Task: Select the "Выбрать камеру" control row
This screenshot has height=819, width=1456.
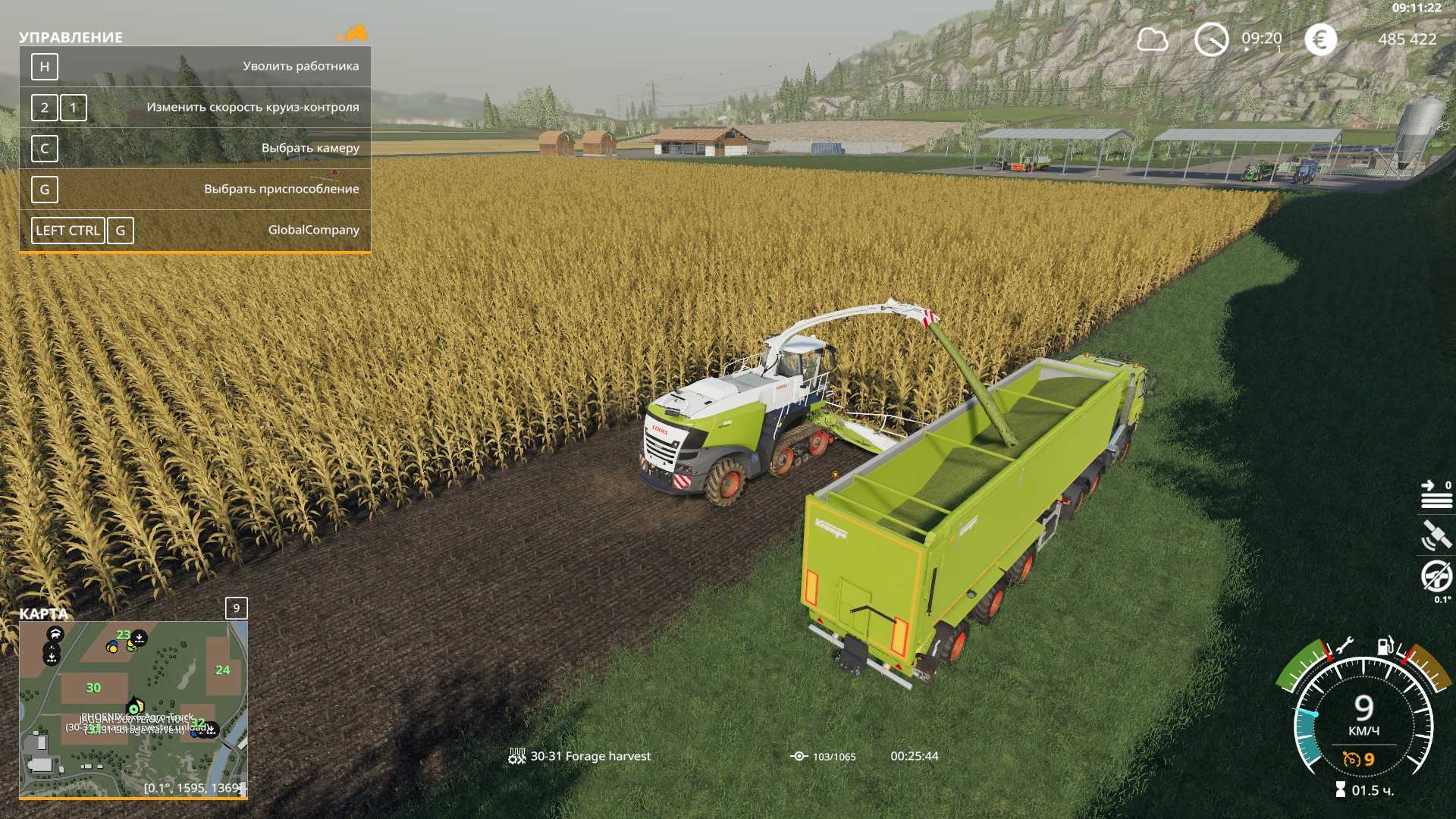Action: (x=195, y=149)
